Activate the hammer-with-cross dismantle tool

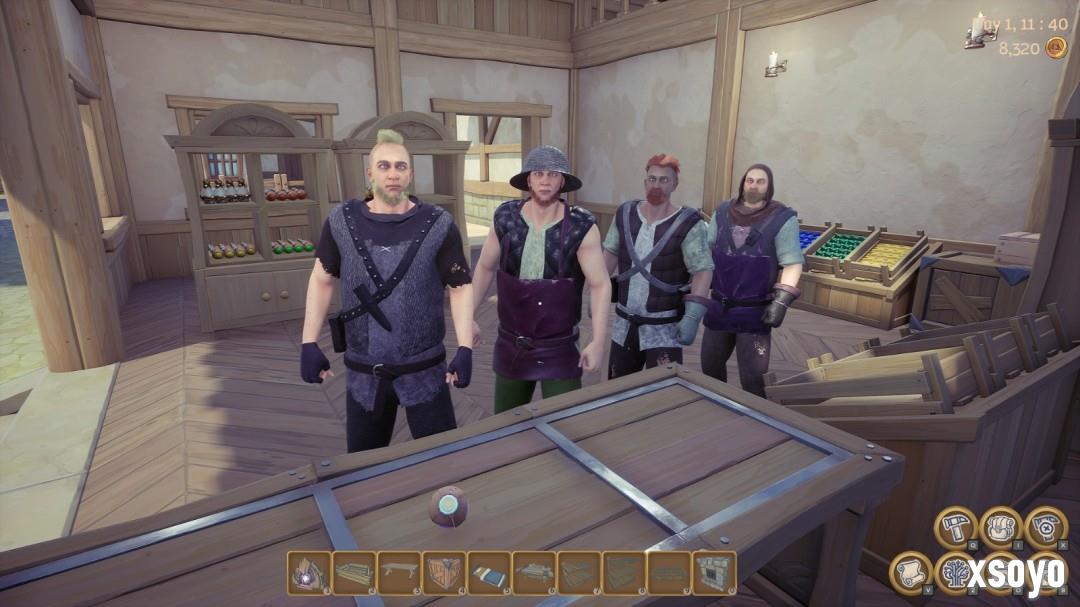[x=1045, y=527]
